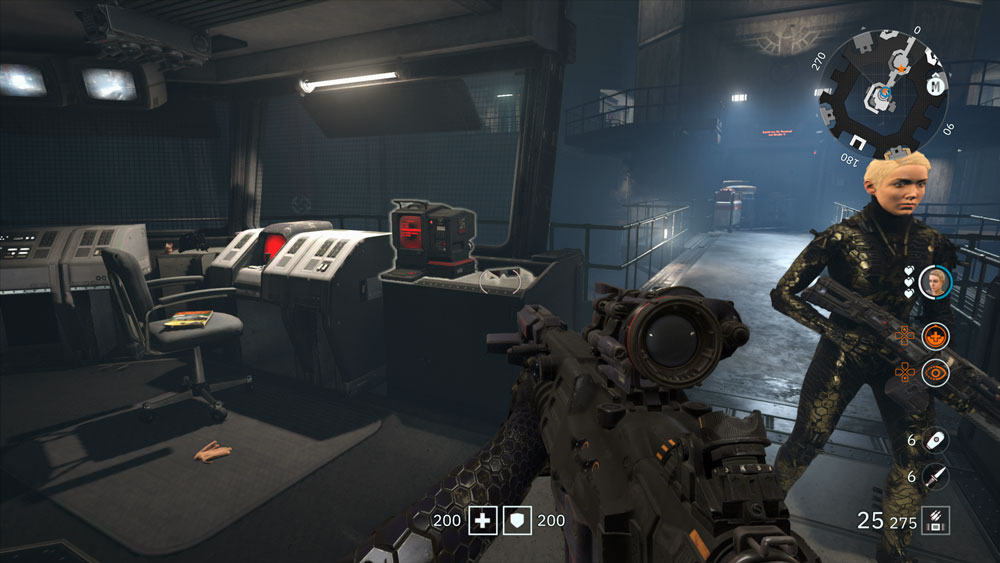
Task: Activate the orange eye ability icon
Action: coord(936,372)
